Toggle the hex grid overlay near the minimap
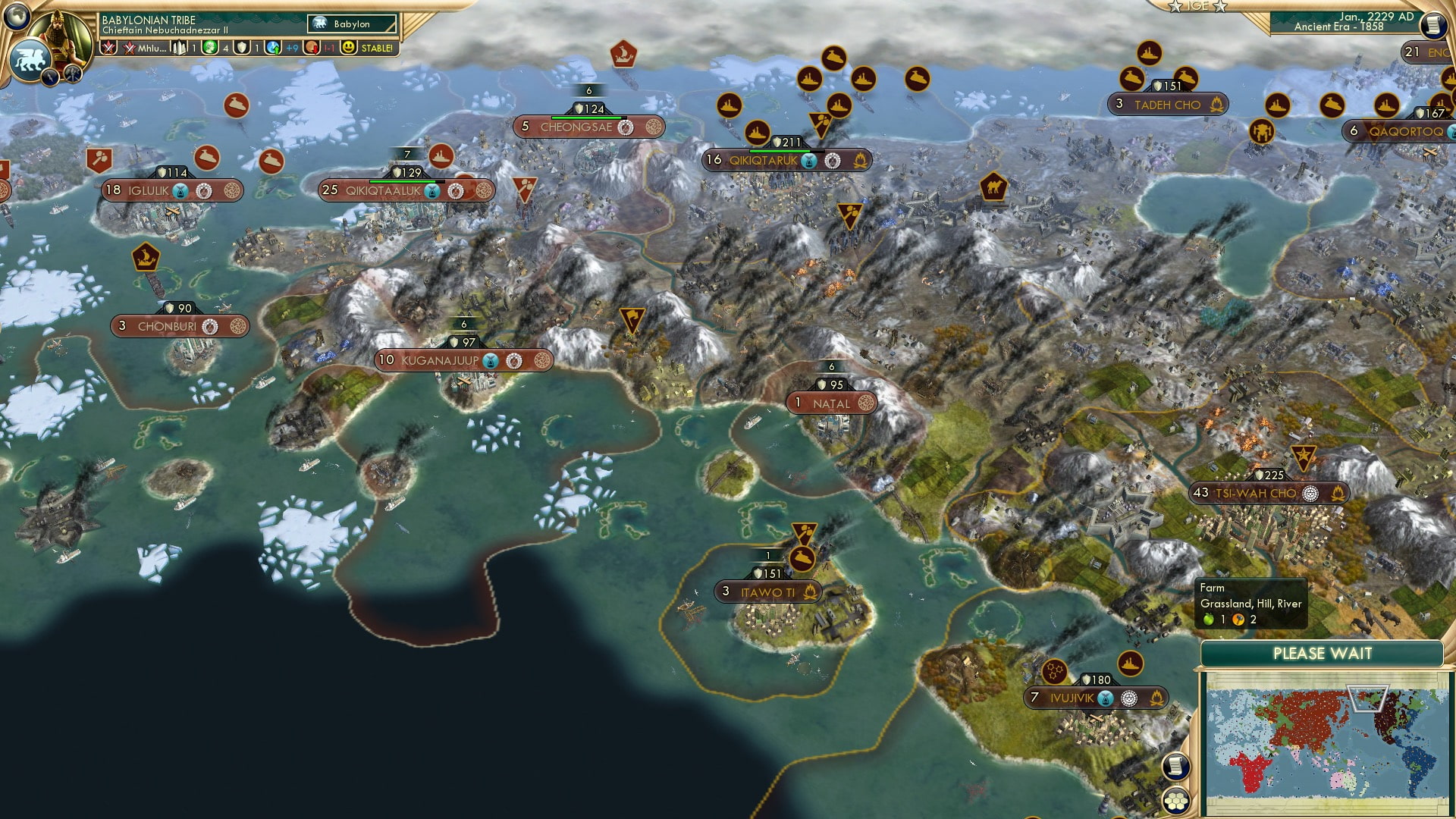 pos(1177,802)
